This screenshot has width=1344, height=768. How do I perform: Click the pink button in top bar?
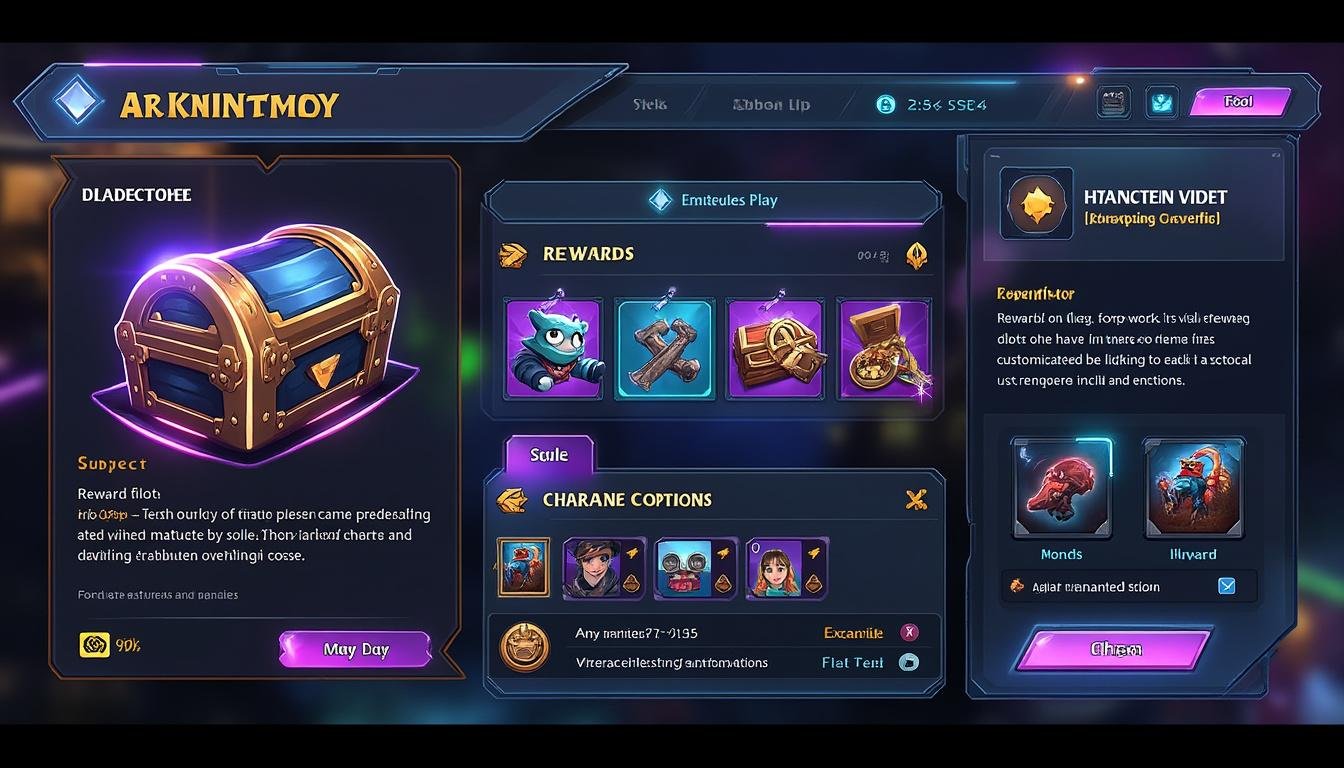1239,102
